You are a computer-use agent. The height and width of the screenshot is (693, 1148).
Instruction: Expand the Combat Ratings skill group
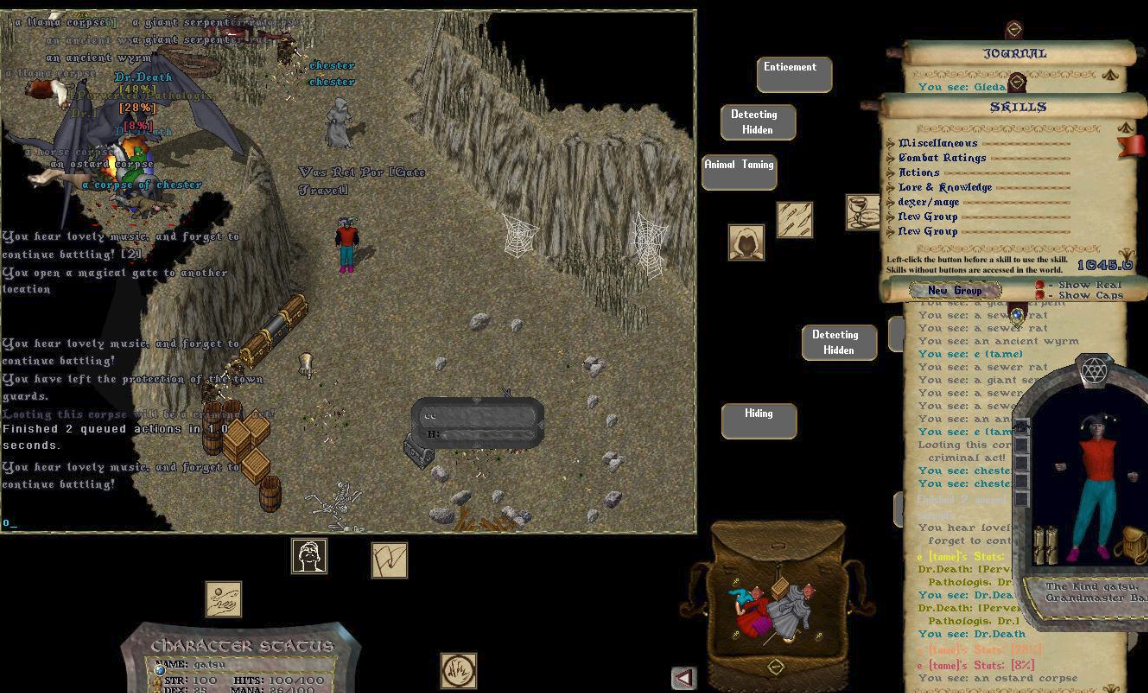click(891, 158)
